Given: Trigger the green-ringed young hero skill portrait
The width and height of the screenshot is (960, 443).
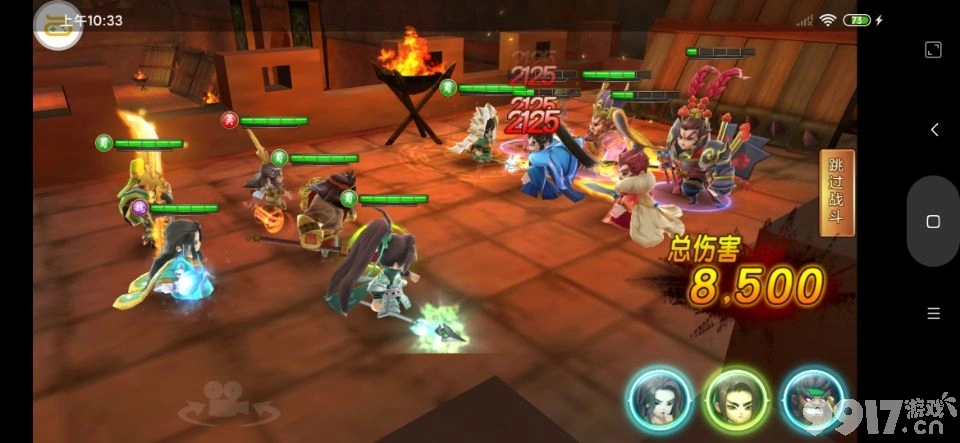Looking at the screenshot, I should 735,400.
